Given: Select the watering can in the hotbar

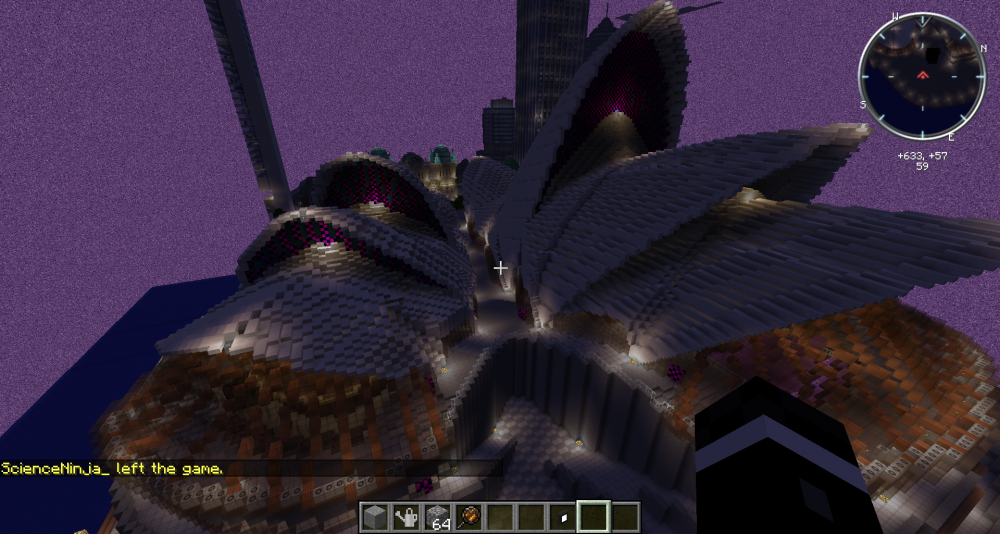Looking at the screenshot, I should click(406, 517).
